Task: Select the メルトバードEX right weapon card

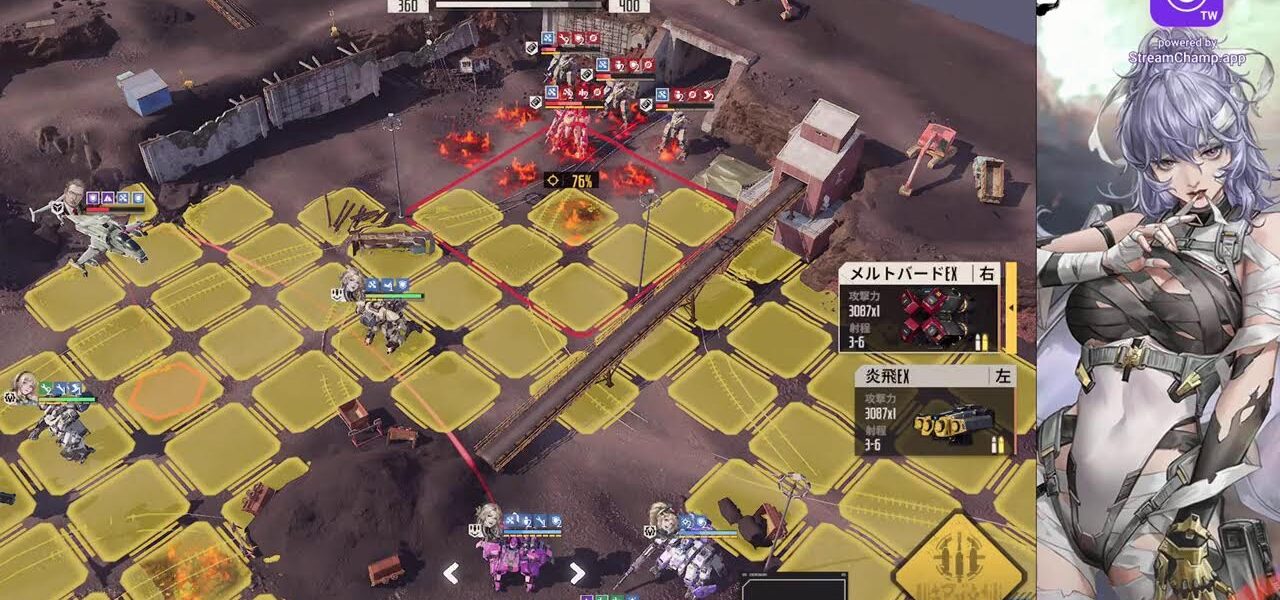Action: (x=920, y=308)
